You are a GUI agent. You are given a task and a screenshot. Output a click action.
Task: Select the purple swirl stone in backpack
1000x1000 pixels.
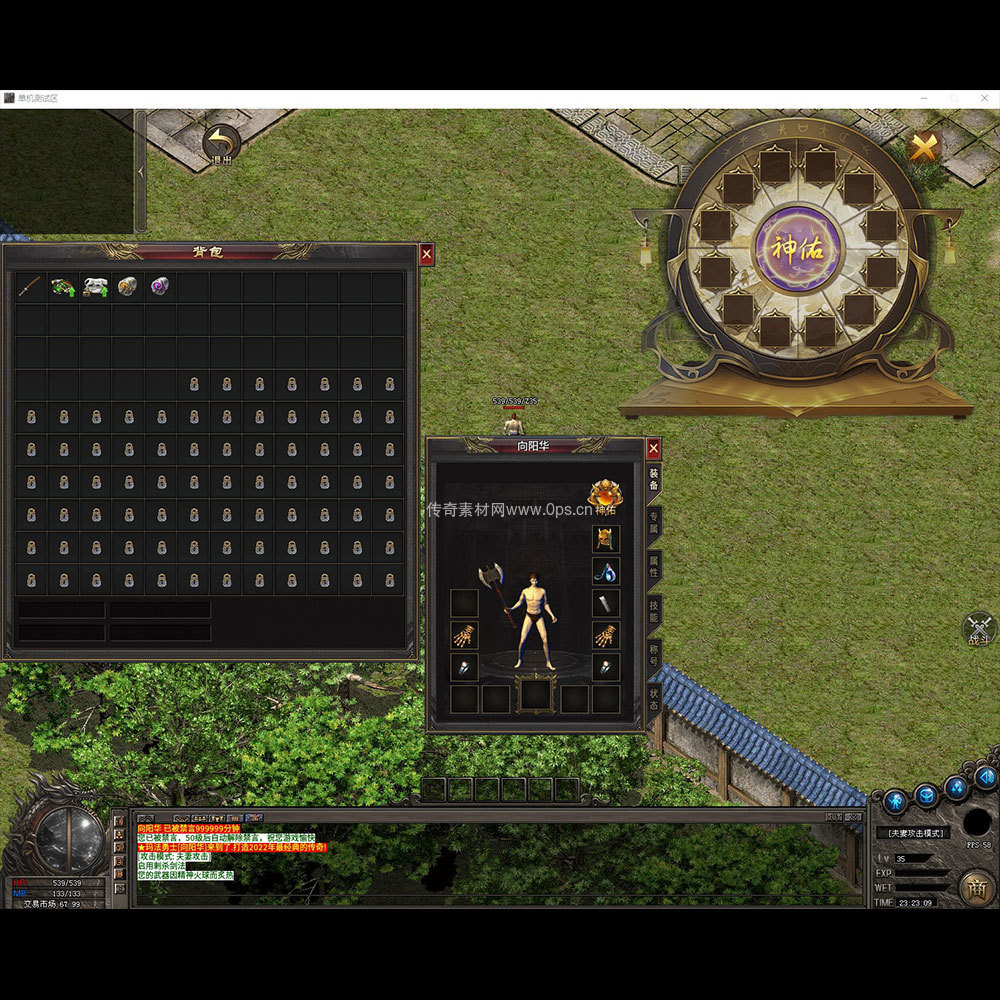pos(159,287)
